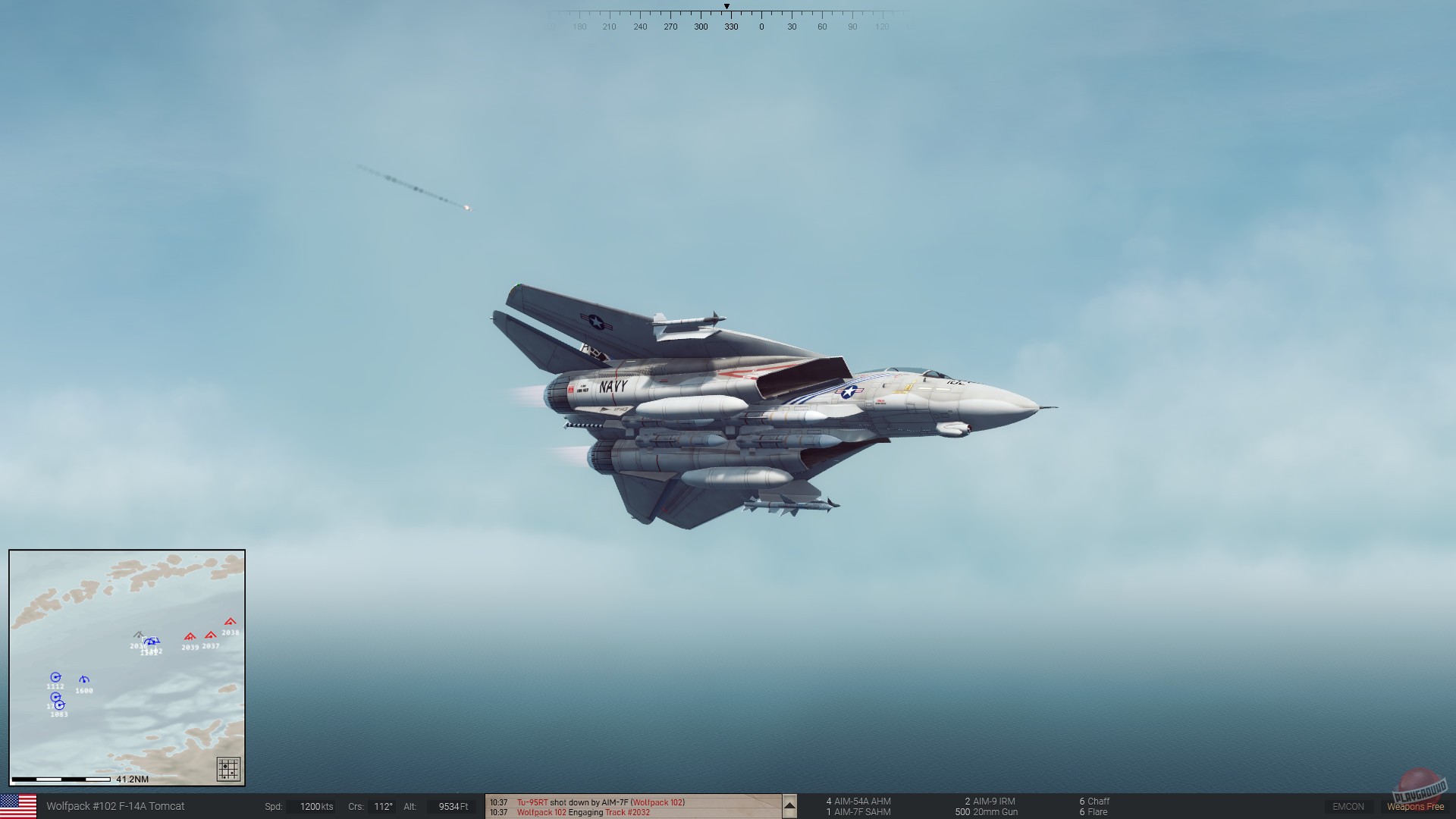The width and height of the screenshot is (1456, 819).
Task: Select the AIM-7F SAHM weapon entry
Action: (x=857, y=811)
